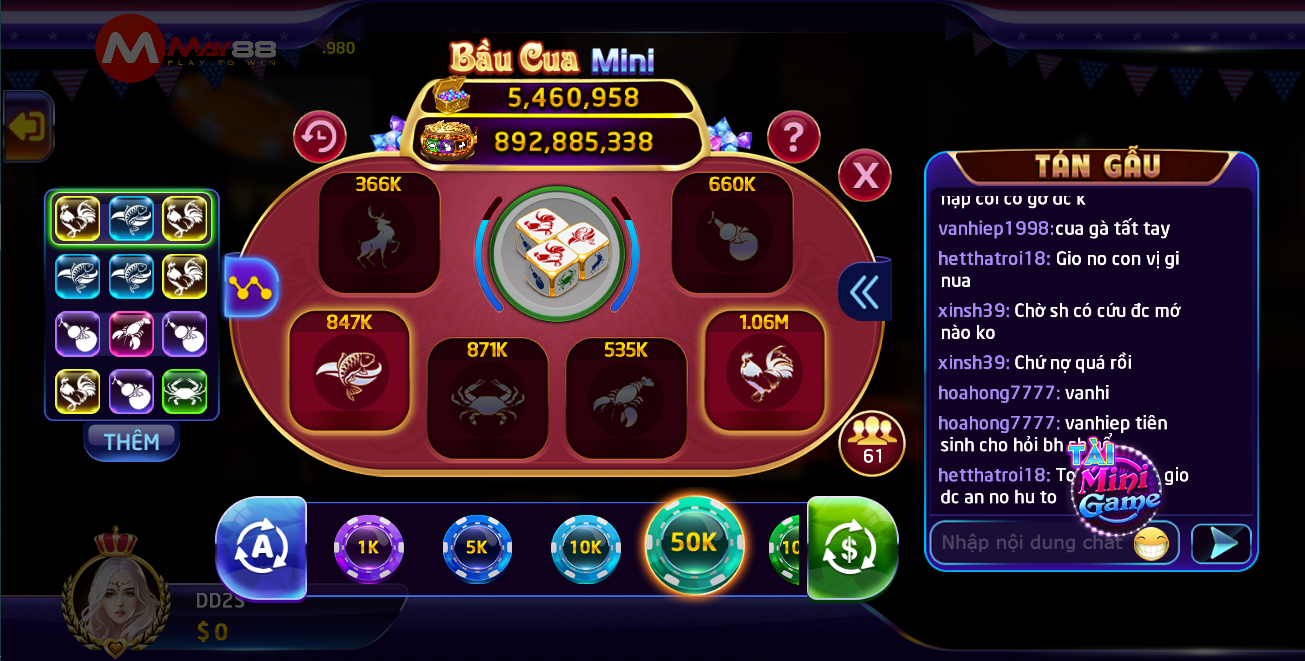Image resolution: width=1305 pixels, height=661 pixels.
Task: Select the 1K purple chip
Action: pyautogui.click(x=368, y=547)
